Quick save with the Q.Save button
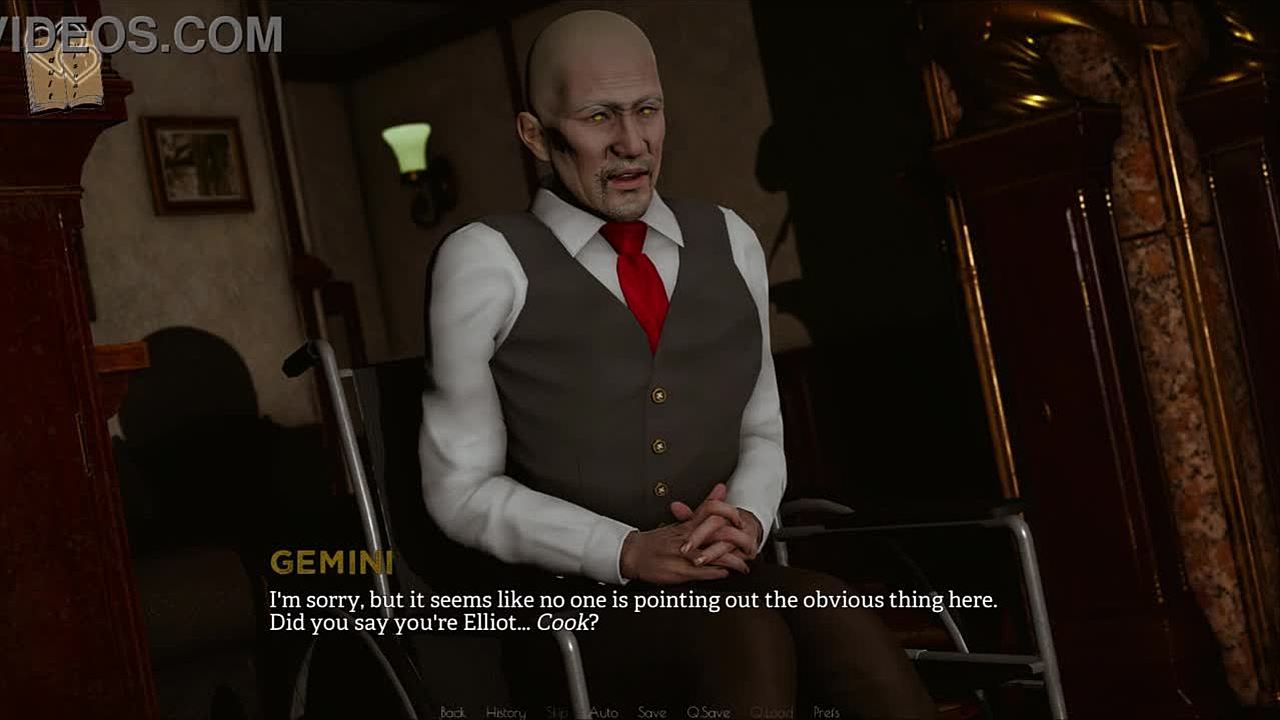 (708, 712)
